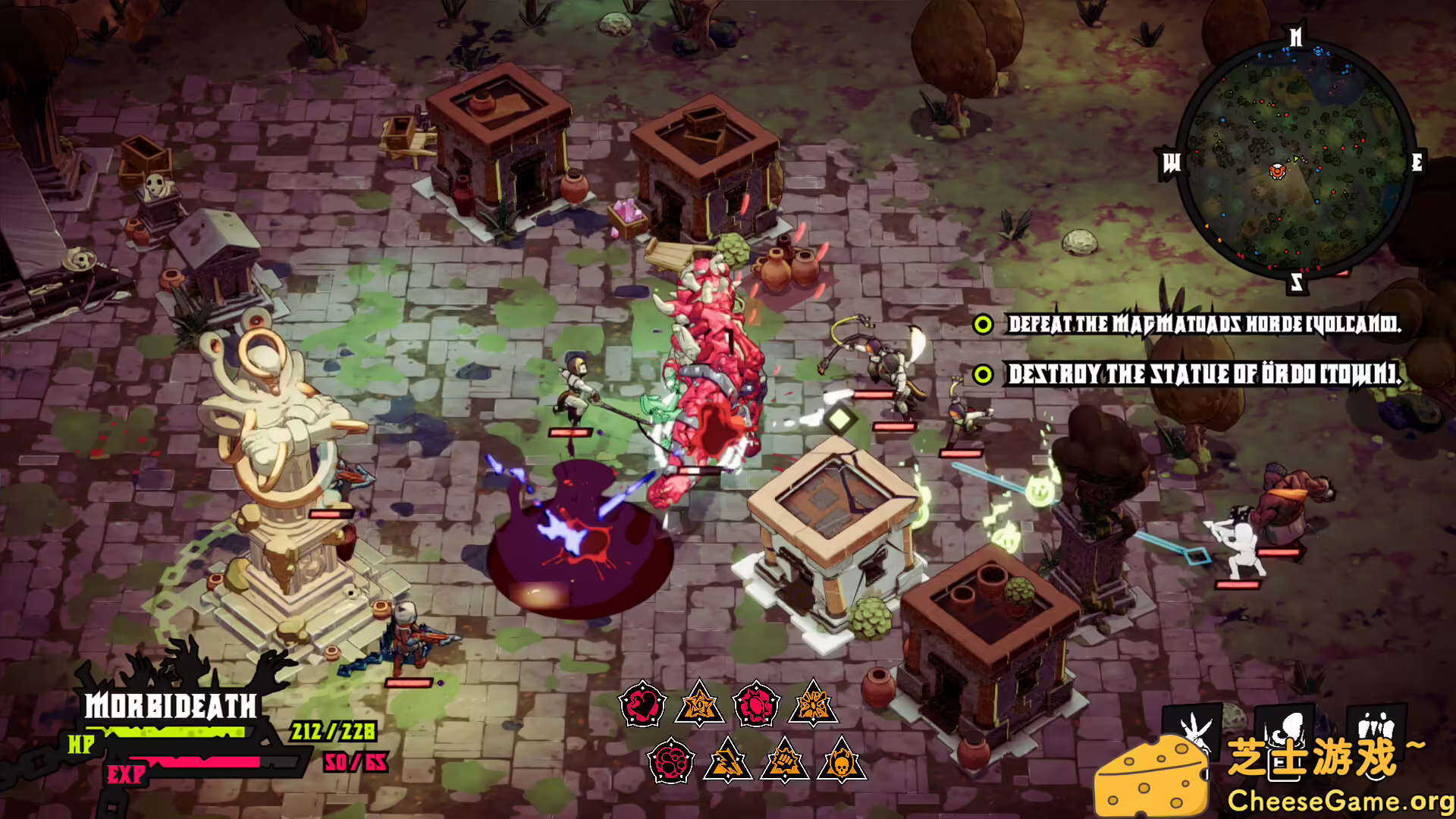The height and width of the screenshot is (819, 1456).
Task: Open the CheeseGame.org watermark link
Action: [x=1340, y=801]
